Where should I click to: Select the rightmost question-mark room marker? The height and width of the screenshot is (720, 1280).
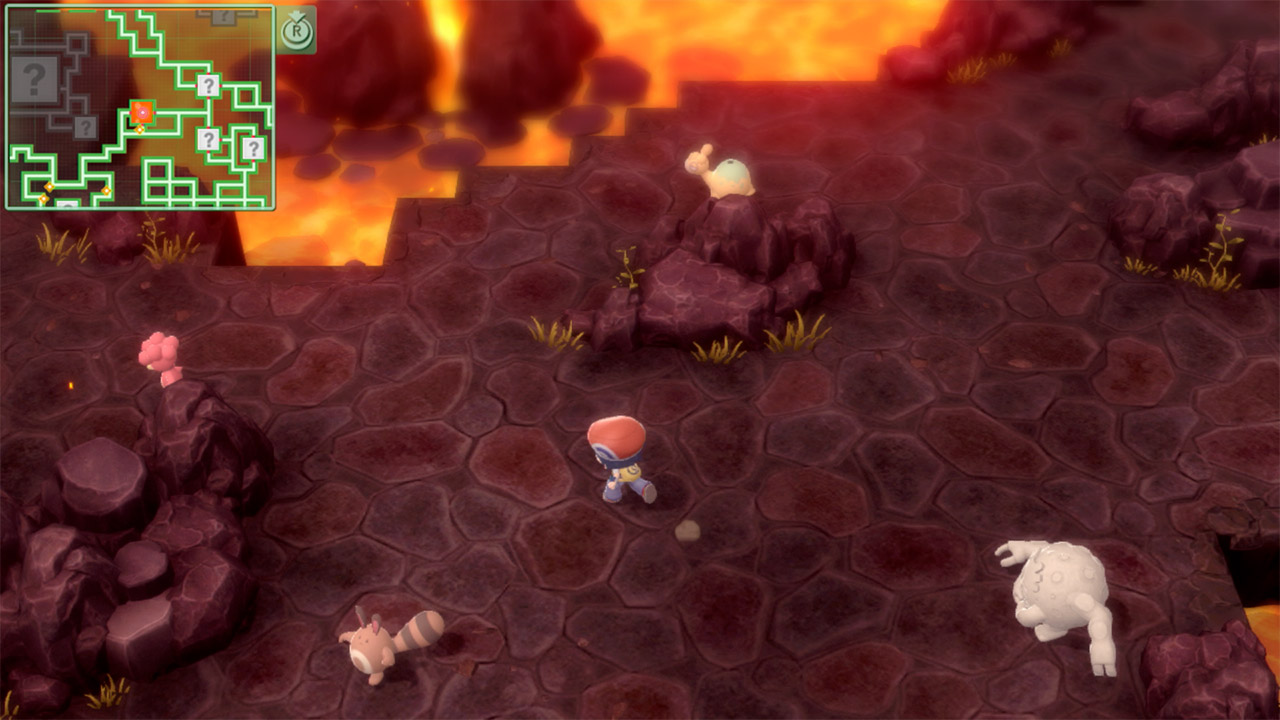click(x=254, y=147)
